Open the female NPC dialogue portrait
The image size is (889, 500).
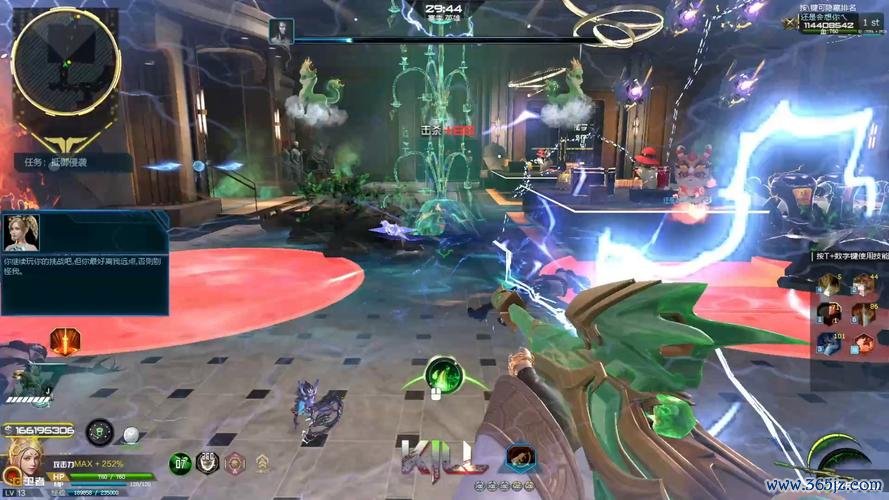tap(21, 233)
